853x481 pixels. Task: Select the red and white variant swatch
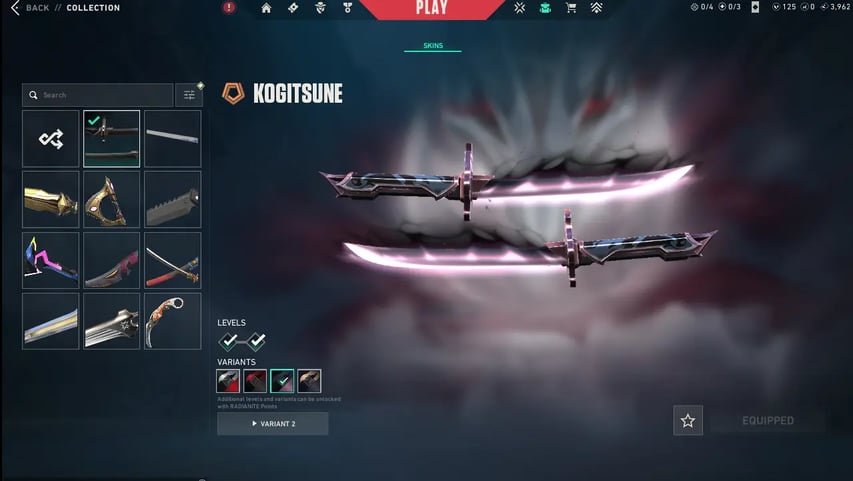click(x=229, y=381)
